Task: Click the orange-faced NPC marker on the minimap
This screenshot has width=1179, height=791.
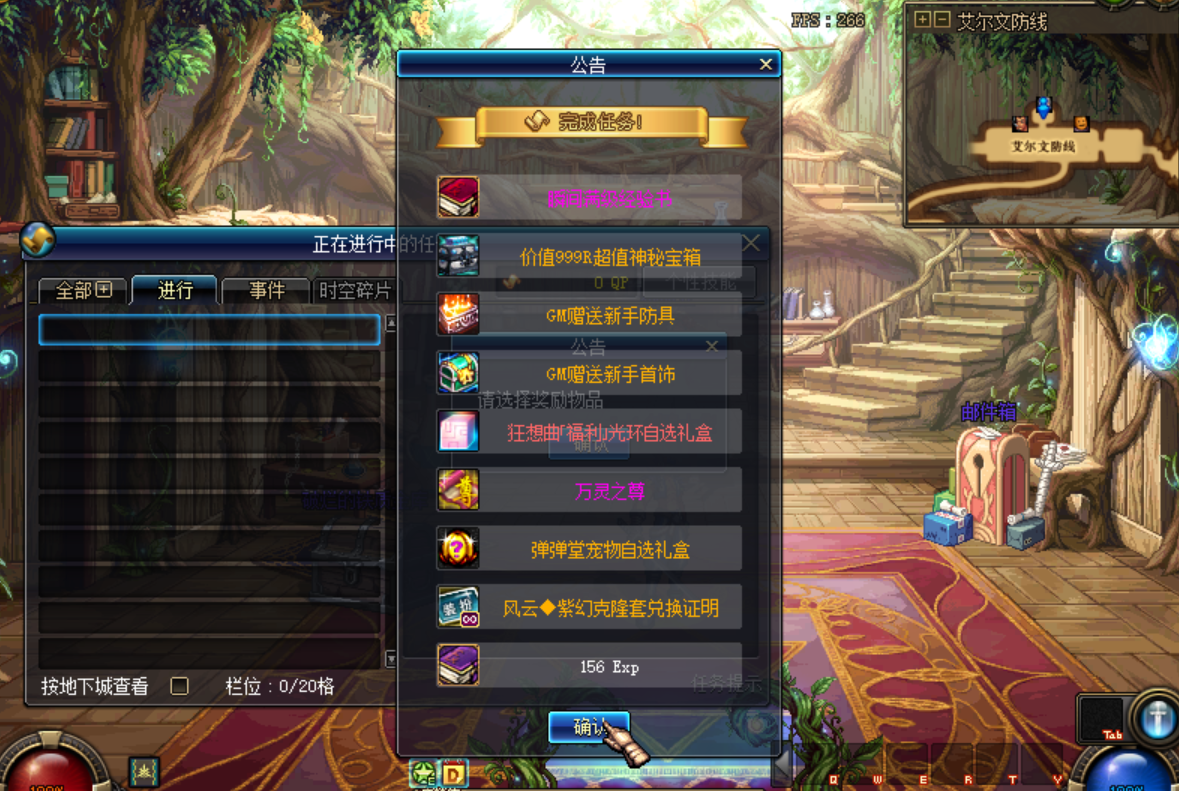Action: tap(1081, 124)
